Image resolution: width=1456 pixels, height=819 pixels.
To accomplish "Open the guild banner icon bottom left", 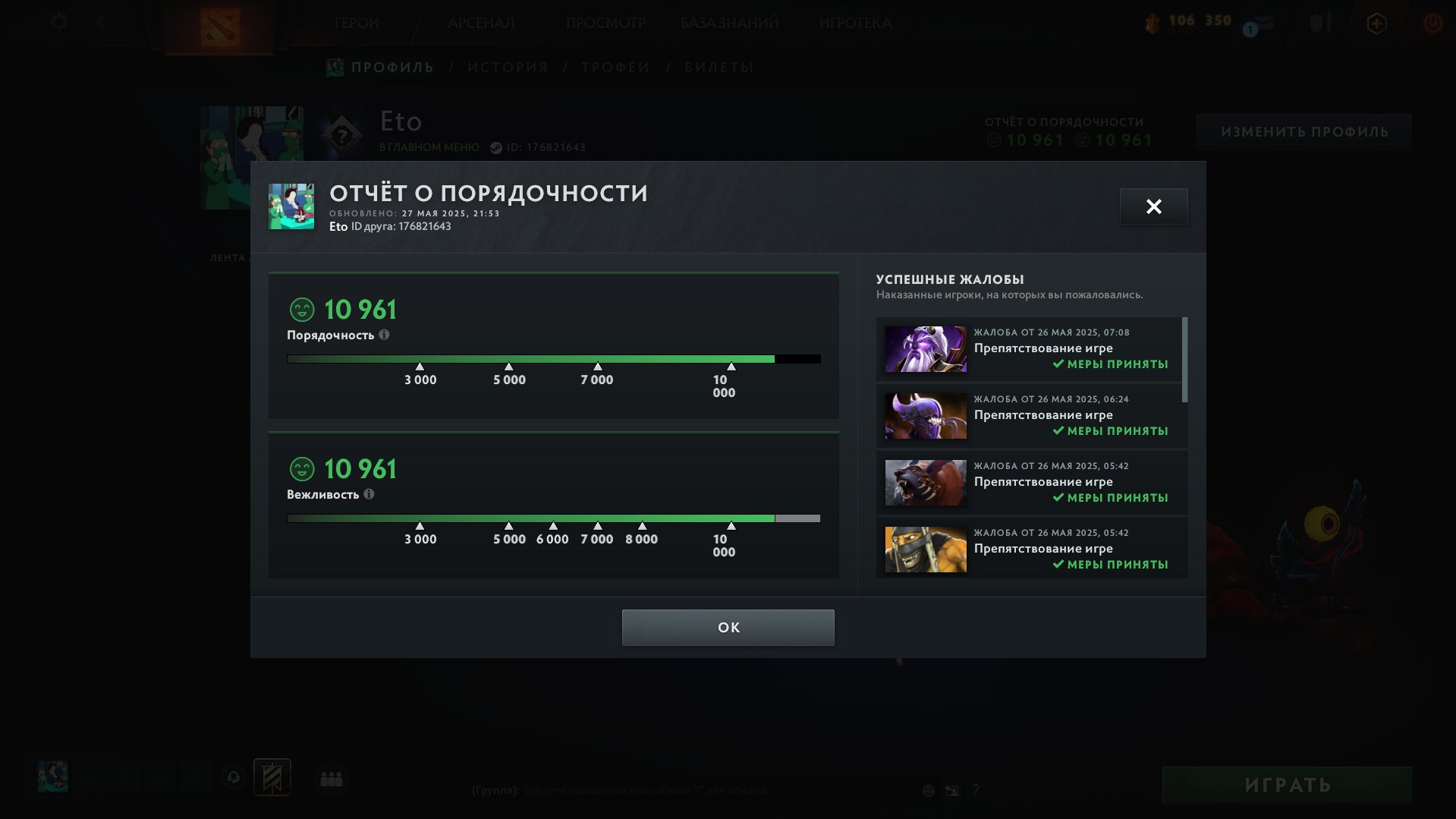I will point(272,776).
